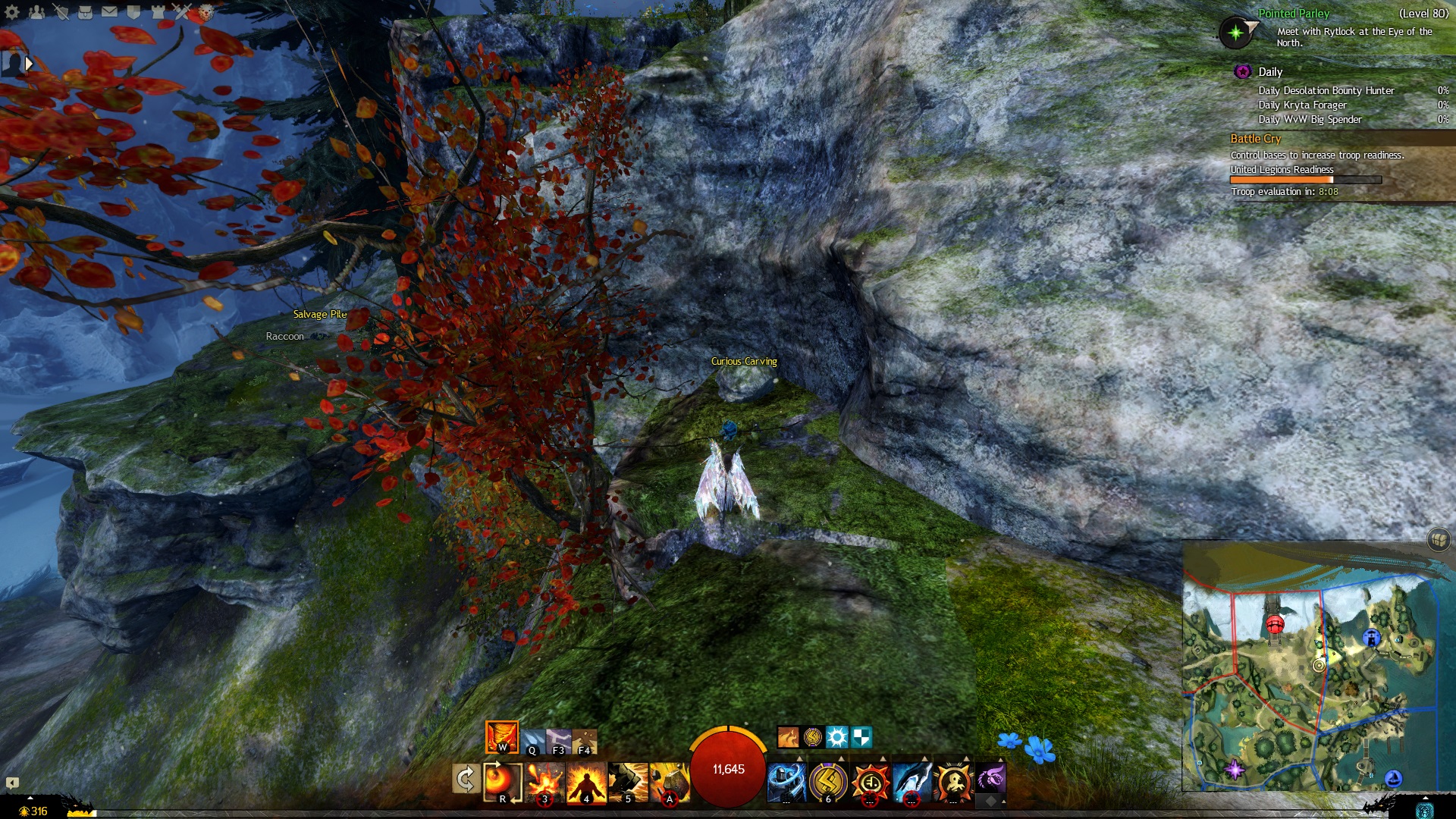Screen dimensions: 1456x819
Task: Click the weapon swap arrows button
Action: (465, 779)
